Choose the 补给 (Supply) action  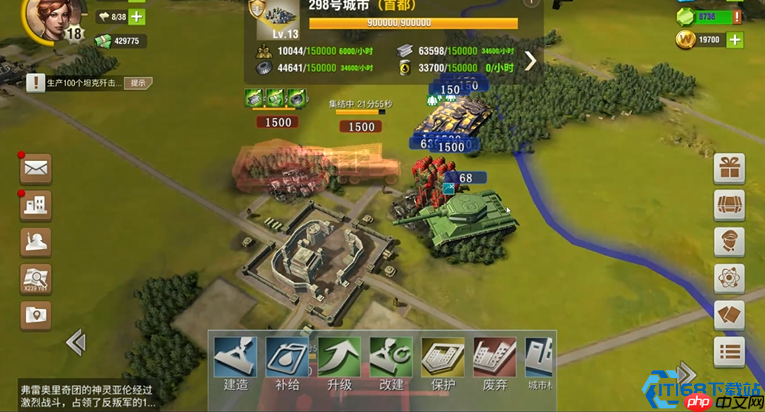point(287,360)
